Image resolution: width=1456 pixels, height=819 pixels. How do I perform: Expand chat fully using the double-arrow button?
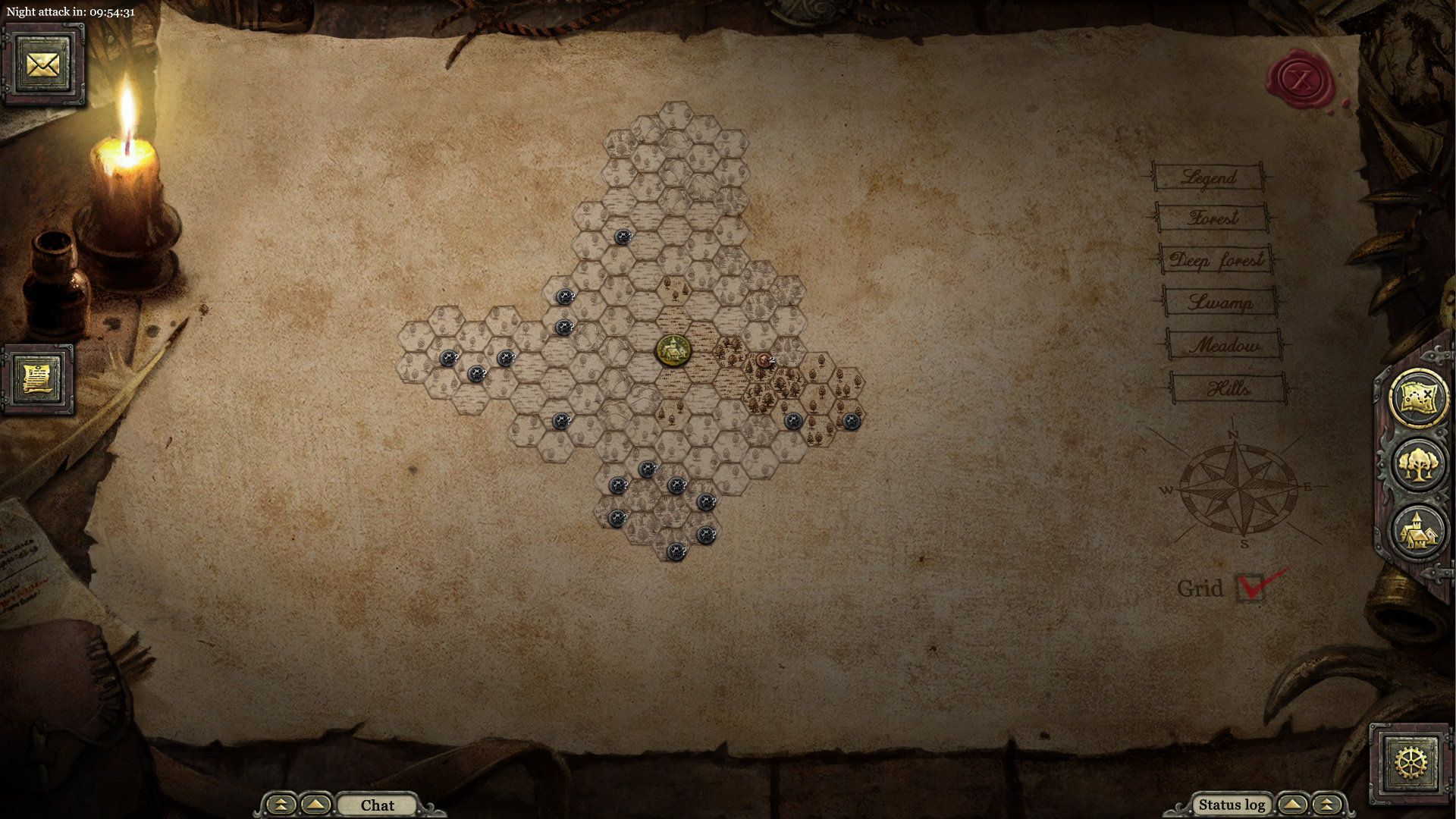(280, 805)
